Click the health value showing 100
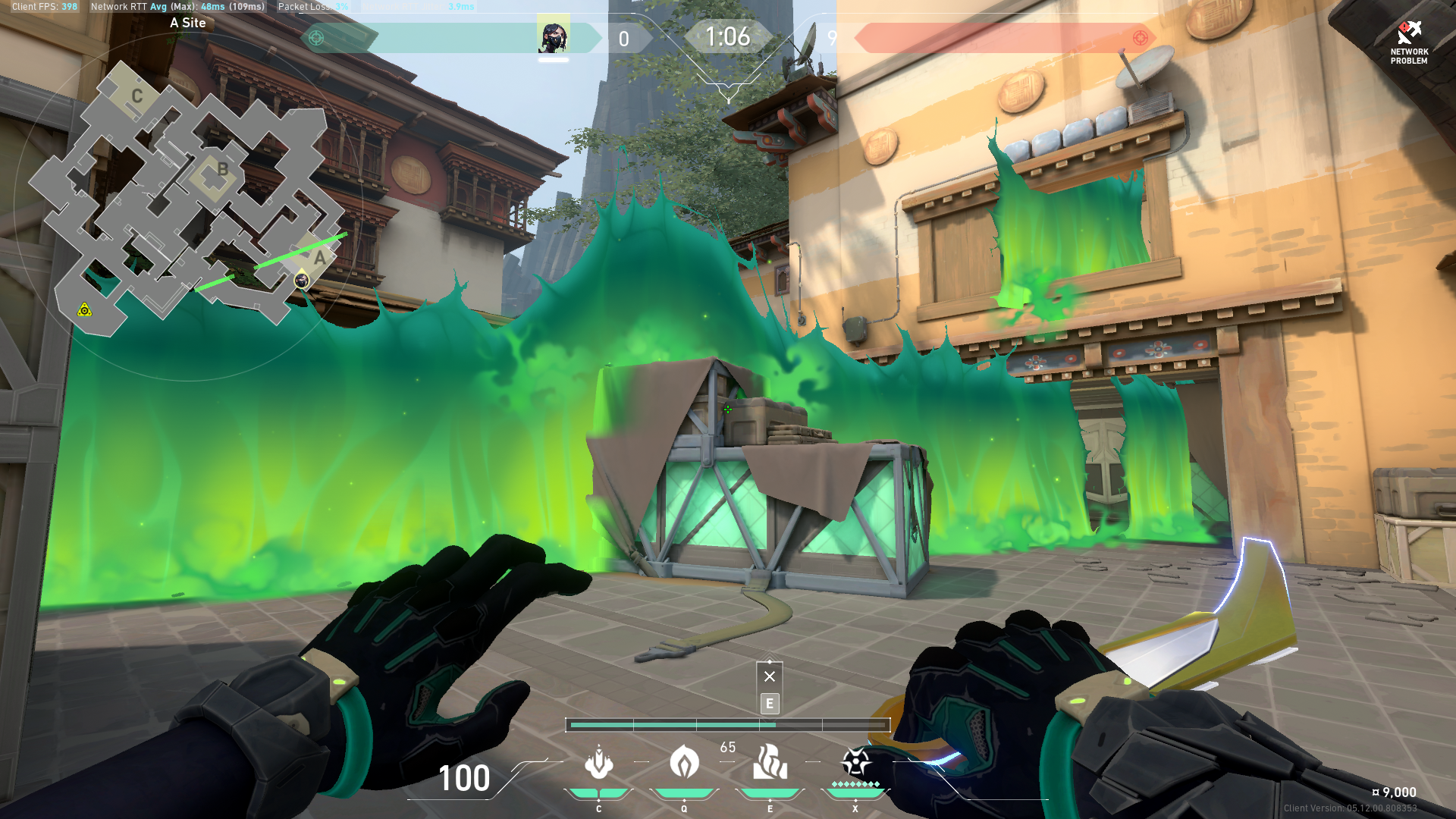The image size is (1456, 819). click(x=464, y=779)
